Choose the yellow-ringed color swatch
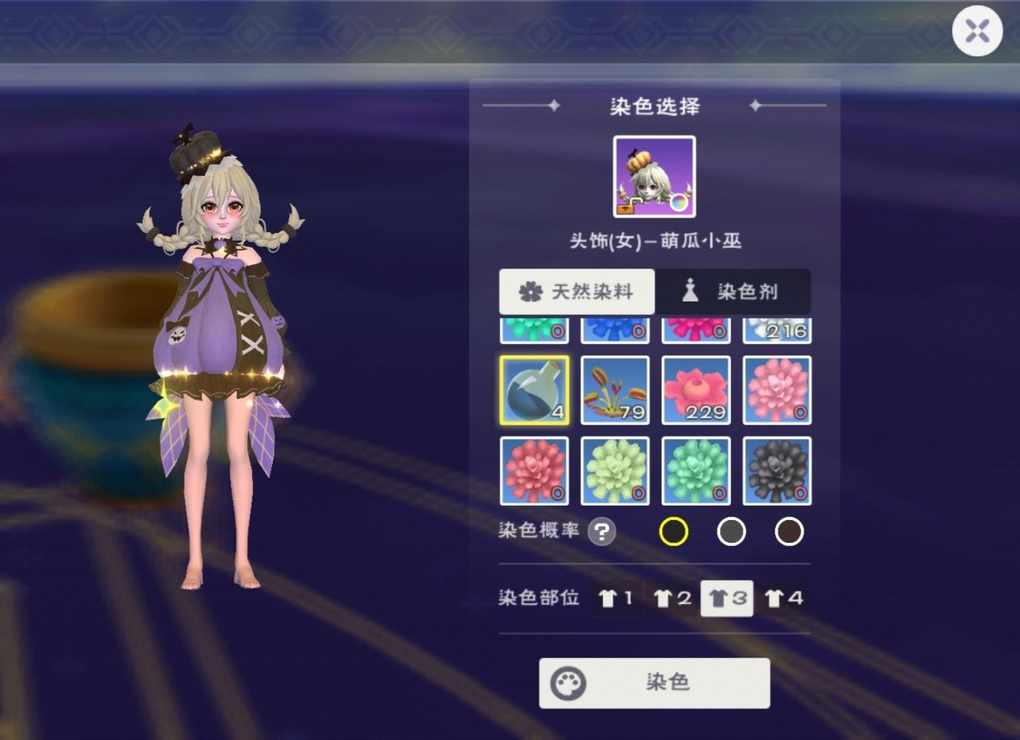1020x740 pixels. [674, 531]
